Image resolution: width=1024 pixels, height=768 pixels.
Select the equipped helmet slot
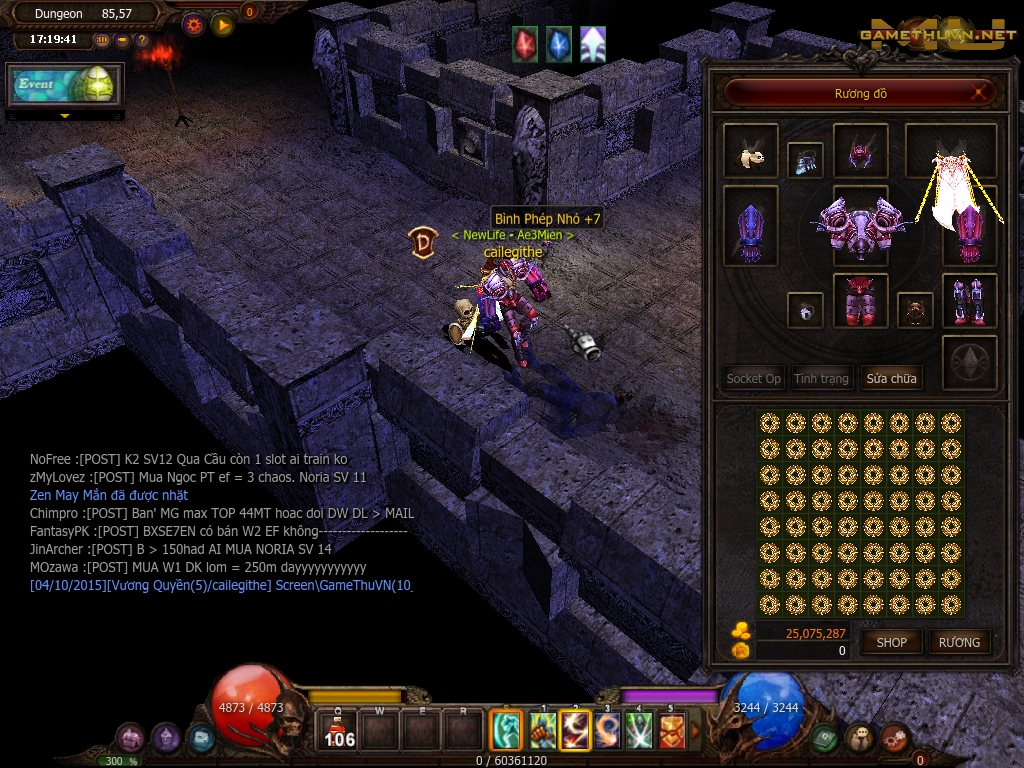point(860,151)
